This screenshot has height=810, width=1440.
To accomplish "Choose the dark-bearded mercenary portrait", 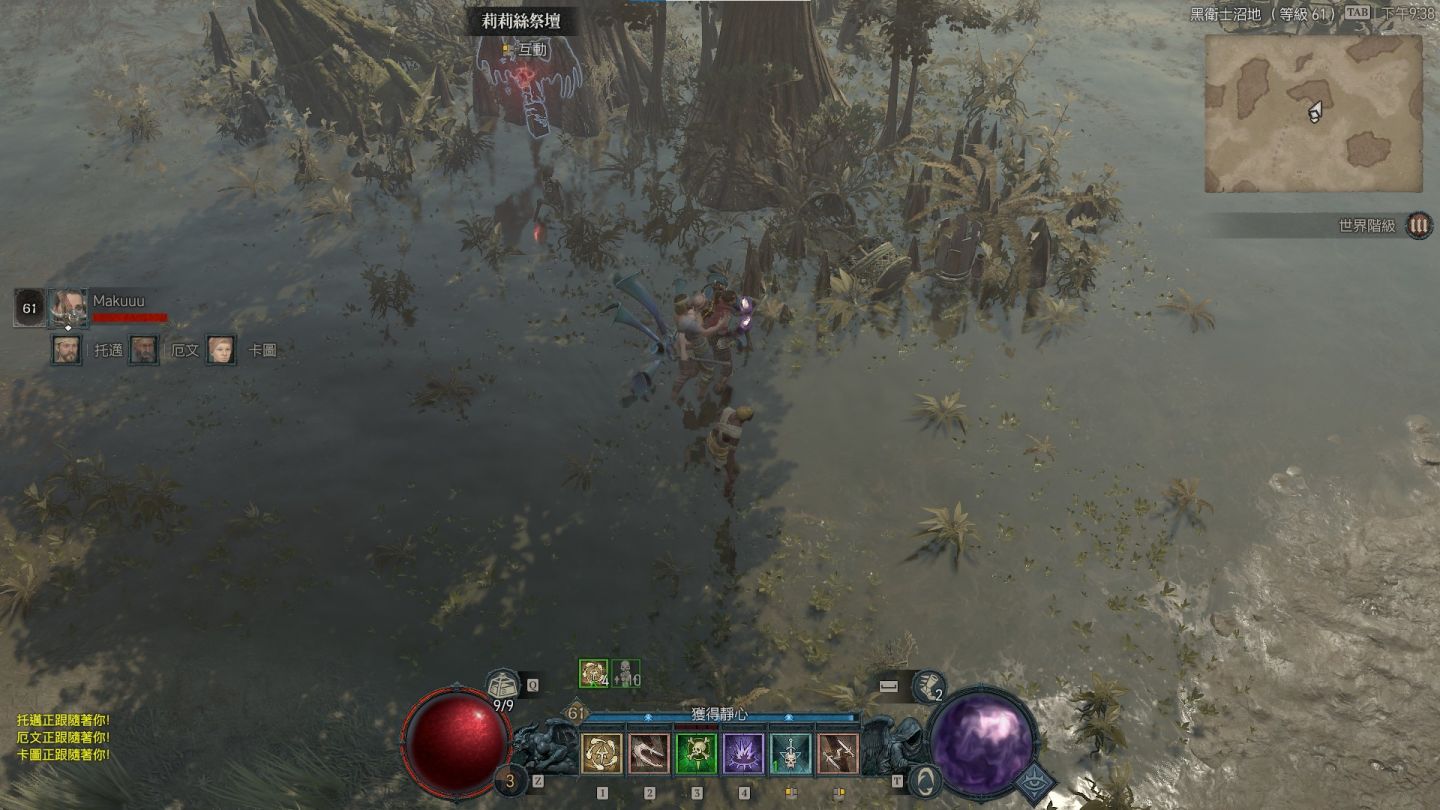I will [144, 350].
